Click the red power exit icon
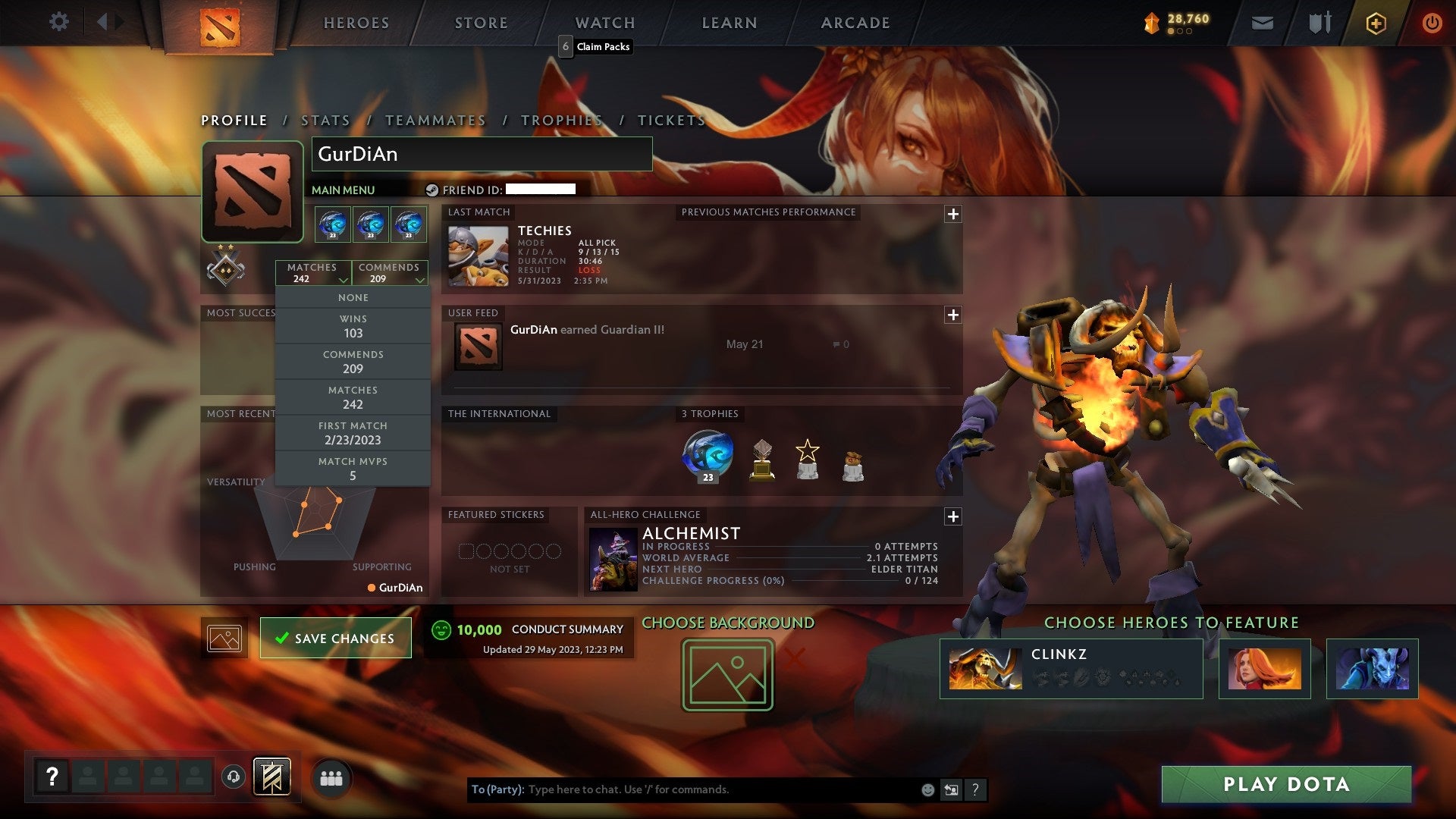 pyautogui.click(x=1433, y=23)
